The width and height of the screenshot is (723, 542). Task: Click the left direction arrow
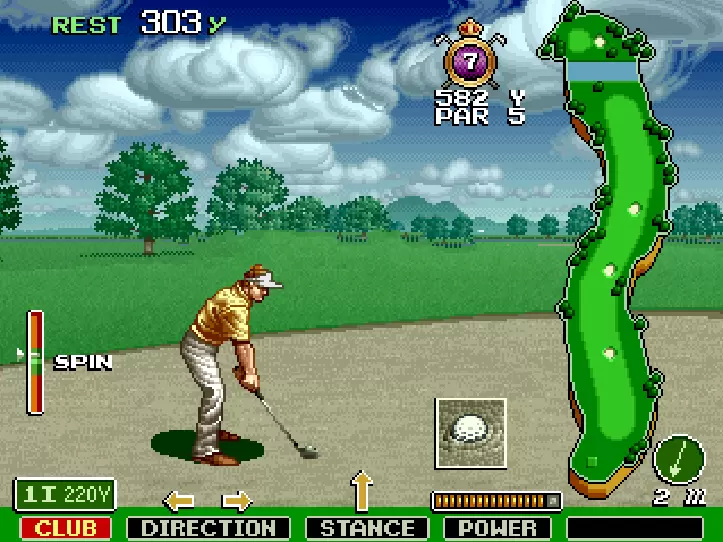[179, 499]
